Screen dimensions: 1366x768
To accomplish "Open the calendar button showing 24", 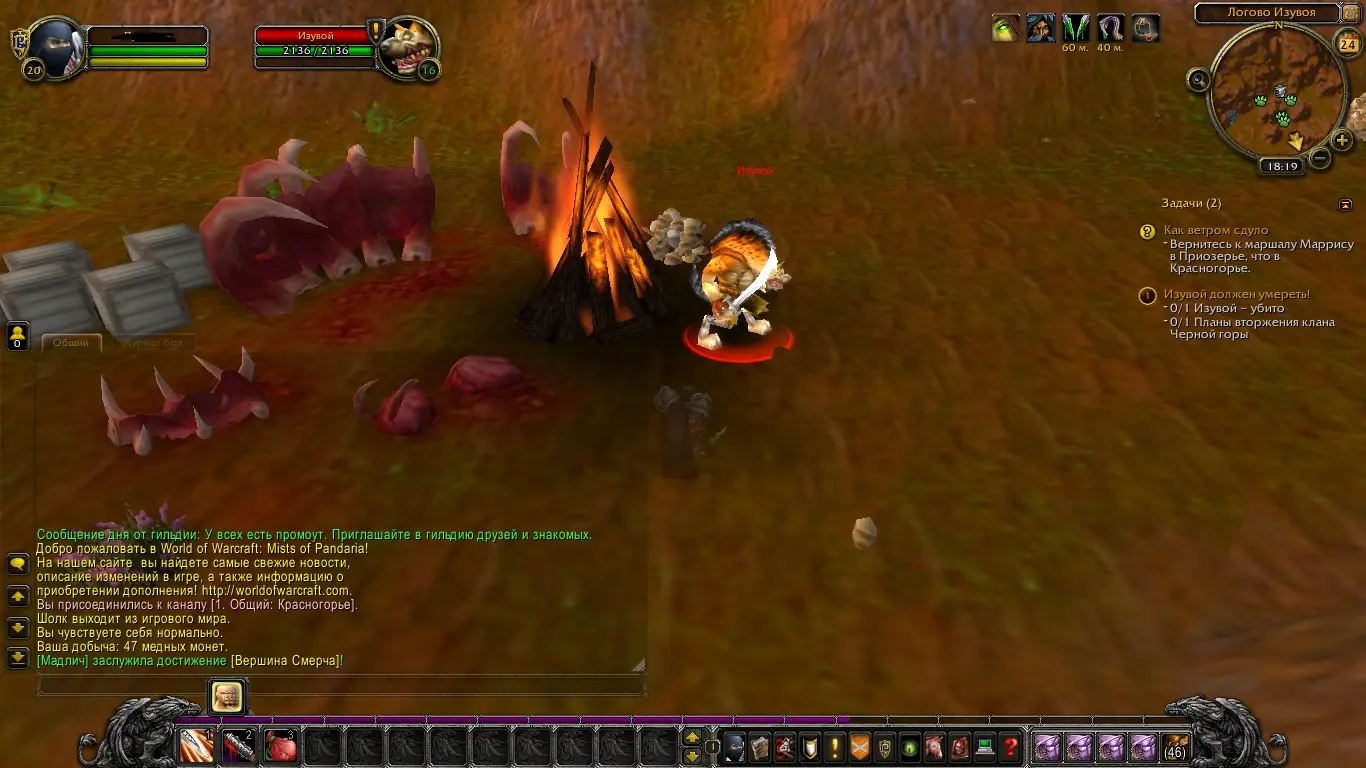I will point(1348,44).
